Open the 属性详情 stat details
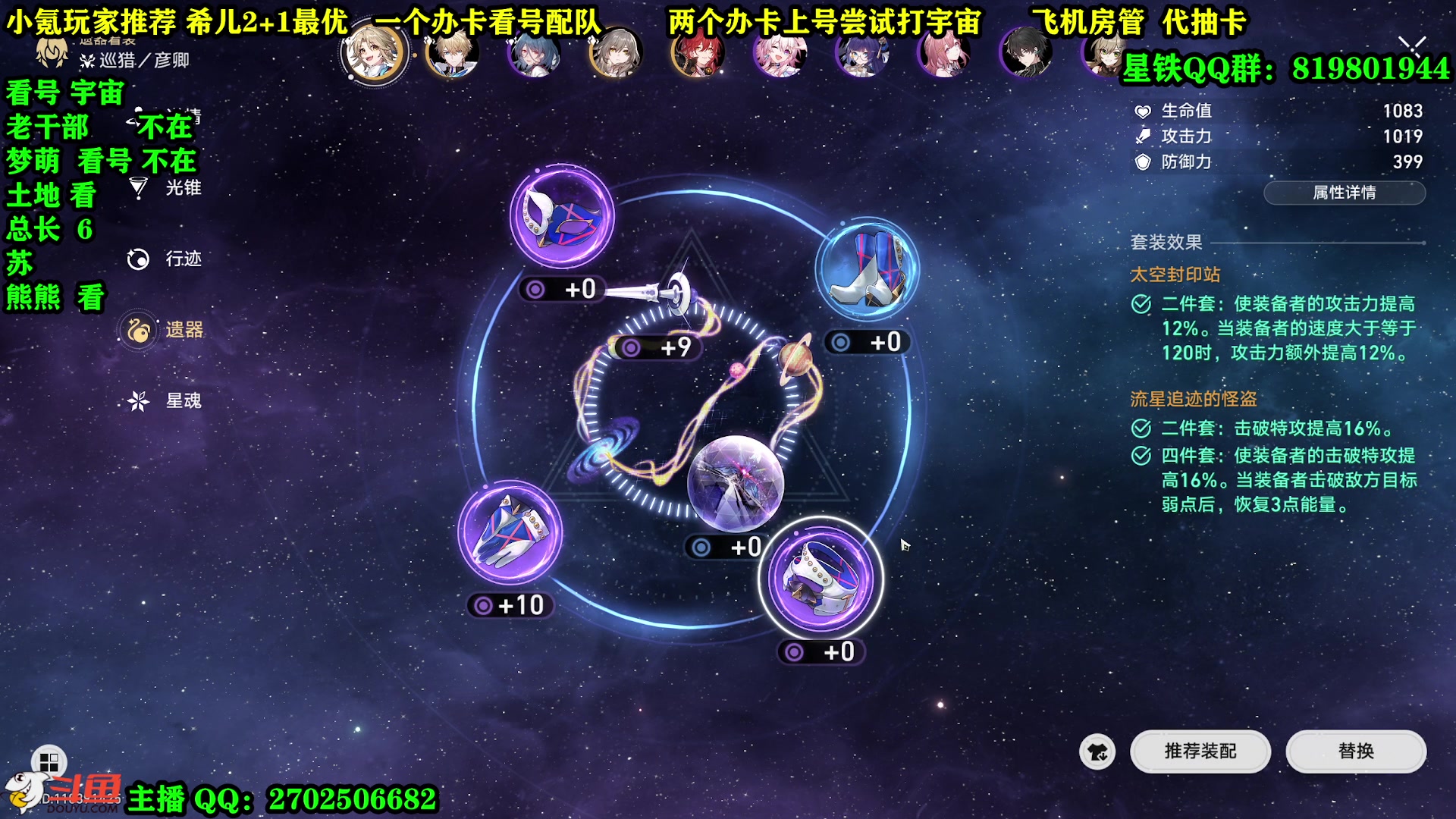The height and width of the screenshot is (819, 1456). [x=1344, y=193]
